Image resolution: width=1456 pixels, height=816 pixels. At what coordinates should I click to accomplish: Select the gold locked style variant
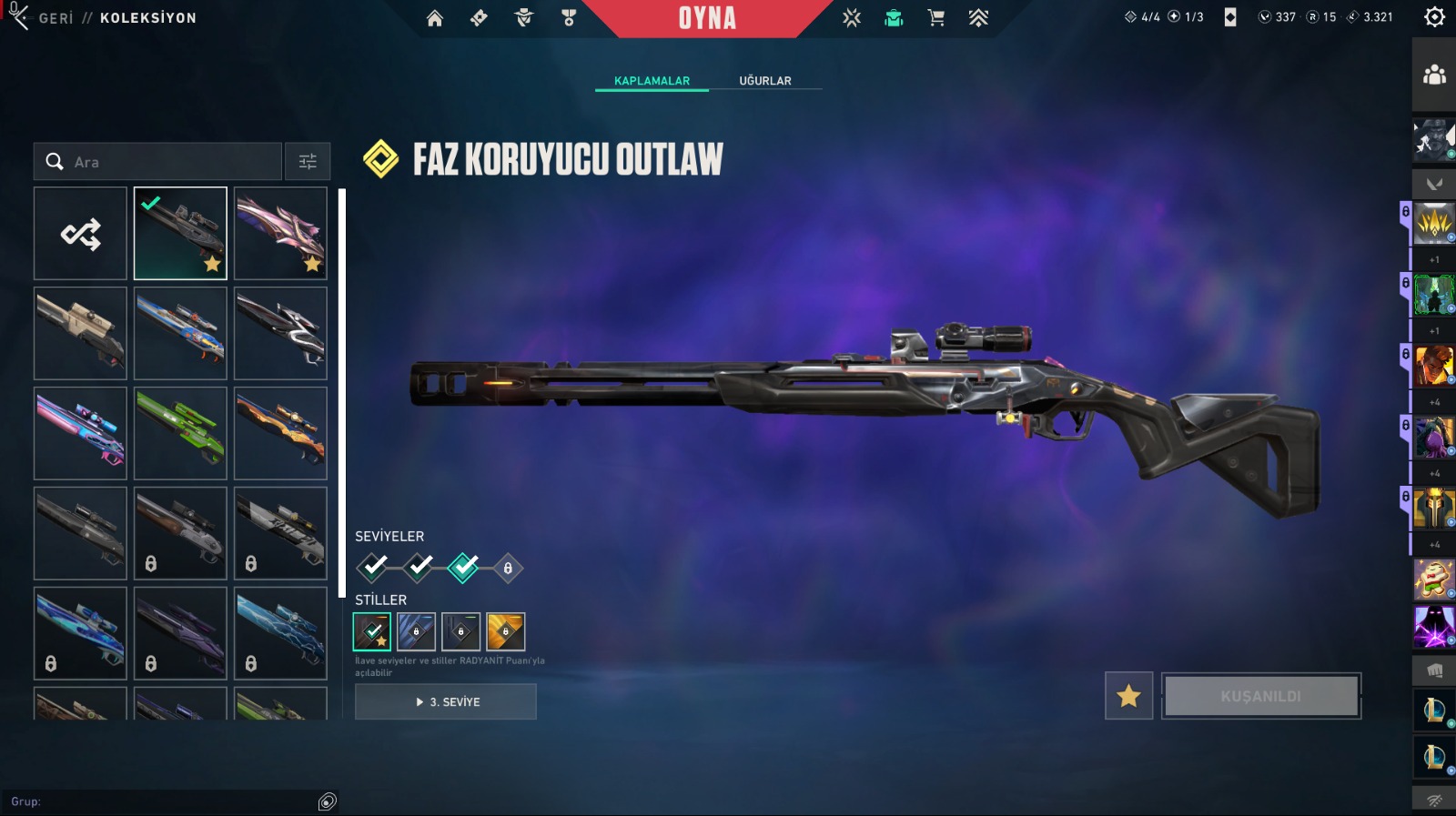click(506, 631)
